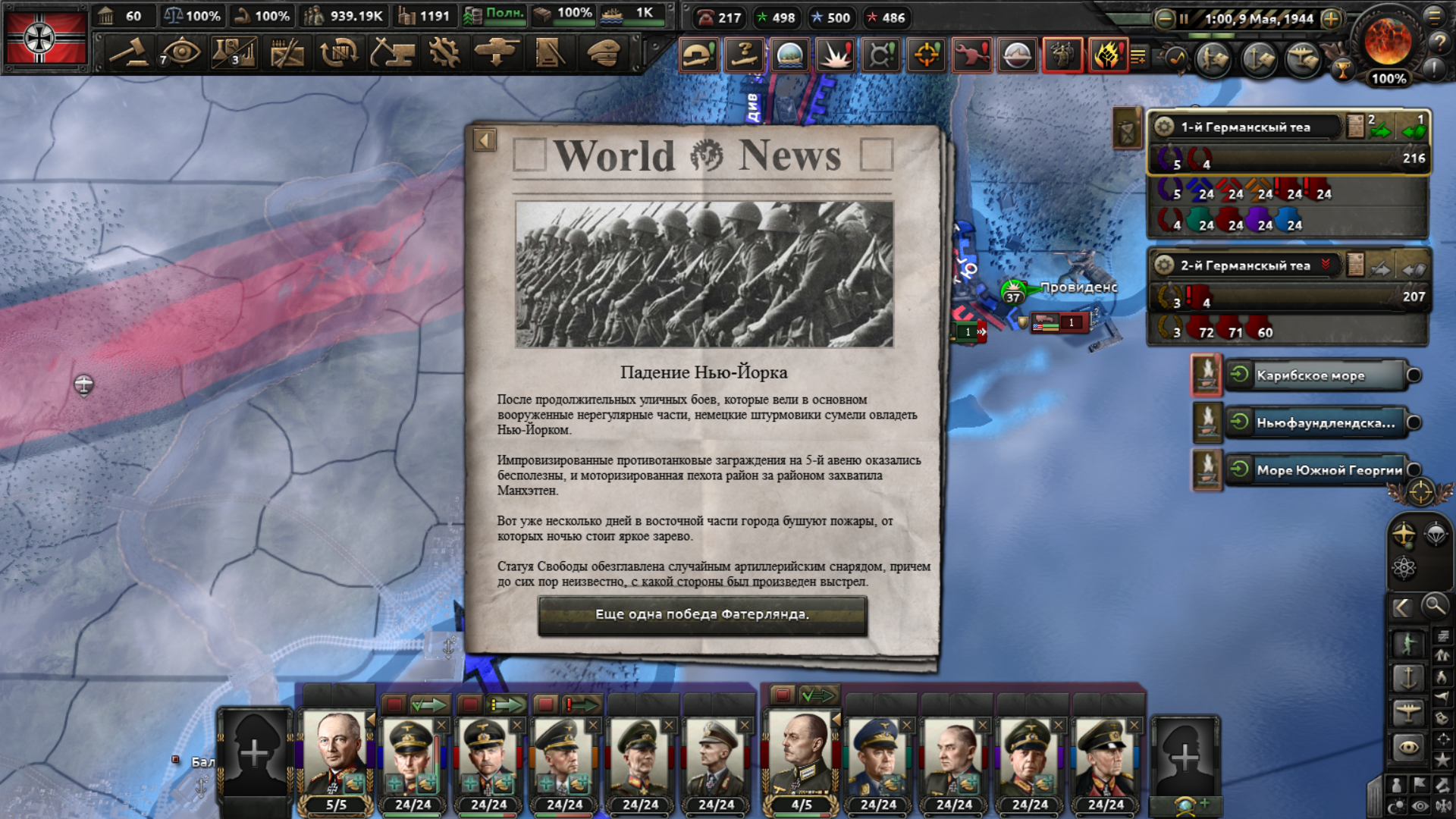The image size is (1456, 819).
Task: Select the 1-й Германский army group
Action: 1245,127
